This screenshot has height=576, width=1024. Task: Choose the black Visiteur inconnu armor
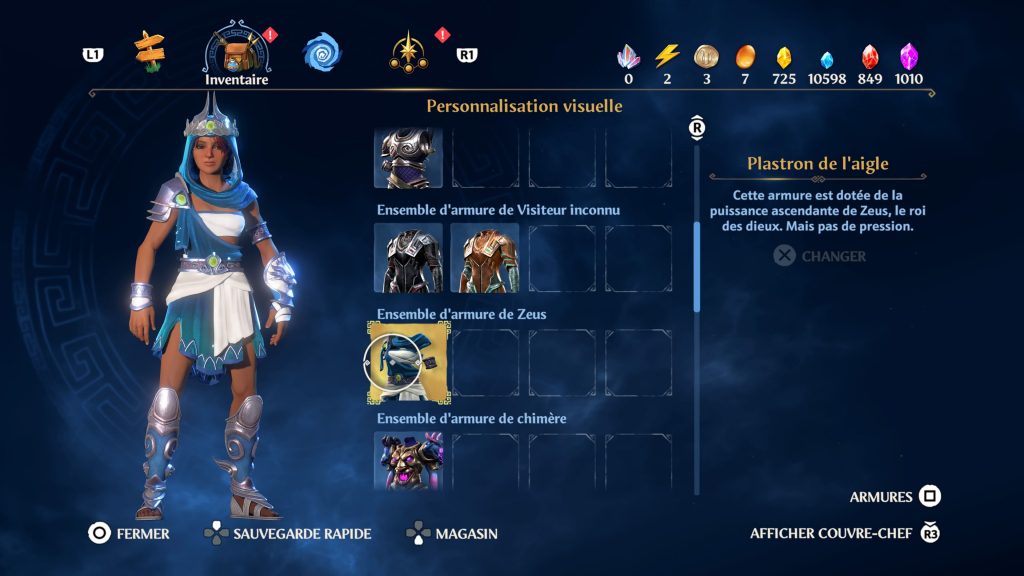click(408, 258)
